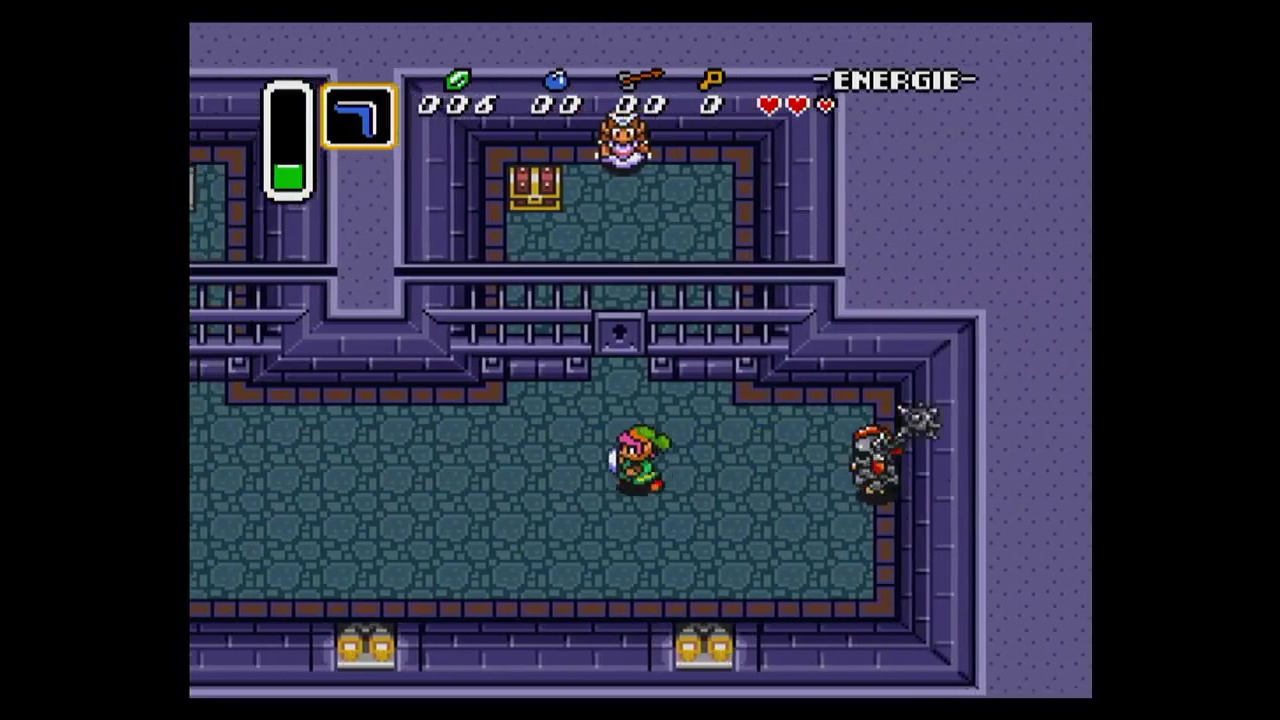Screen dimensions: 1280x720
Task: Click the green rupee icon
Action: click(x=457, y=80)
